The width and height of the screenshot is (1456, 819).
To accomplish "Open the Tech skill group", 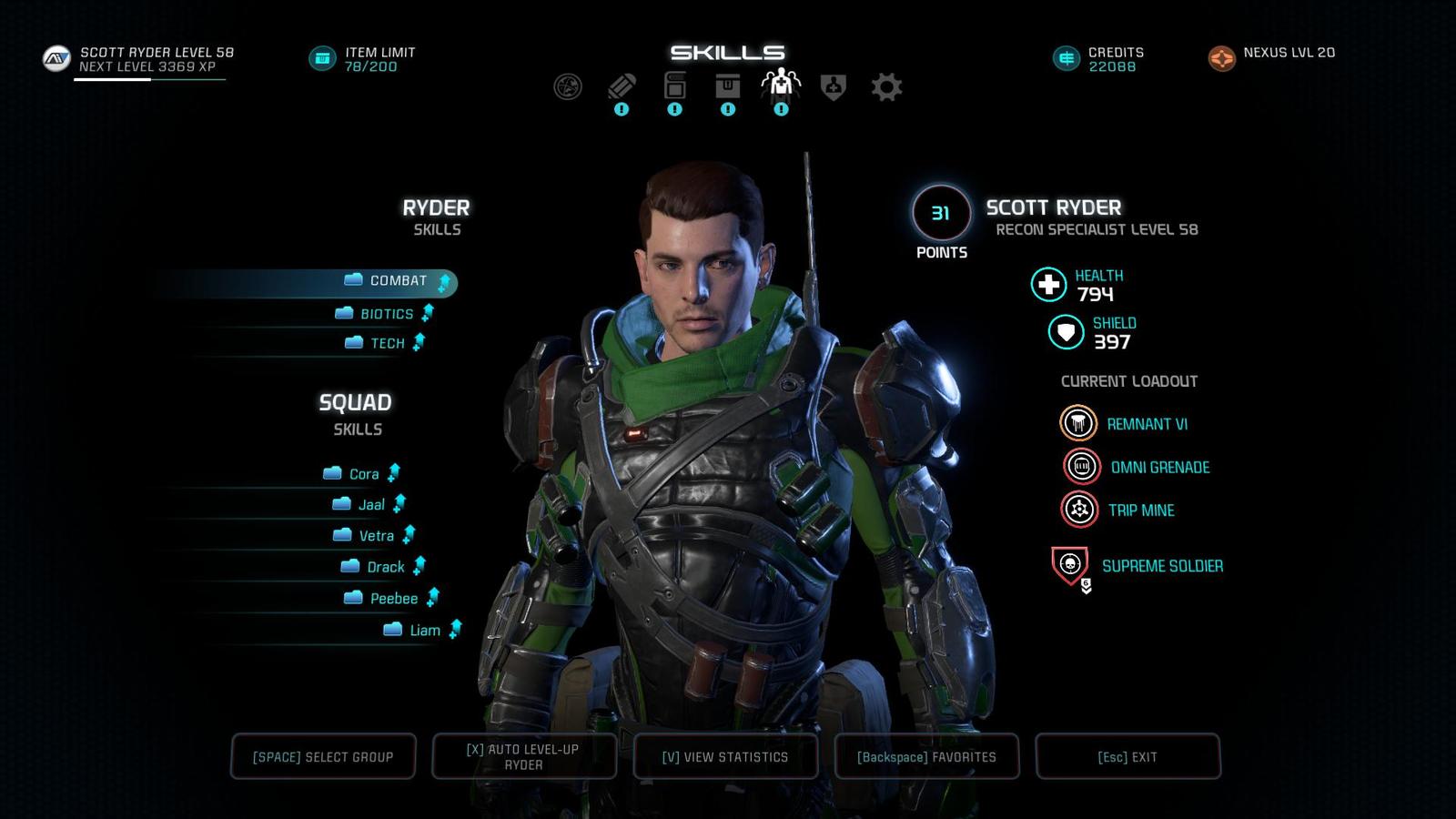I will (387, 343).
